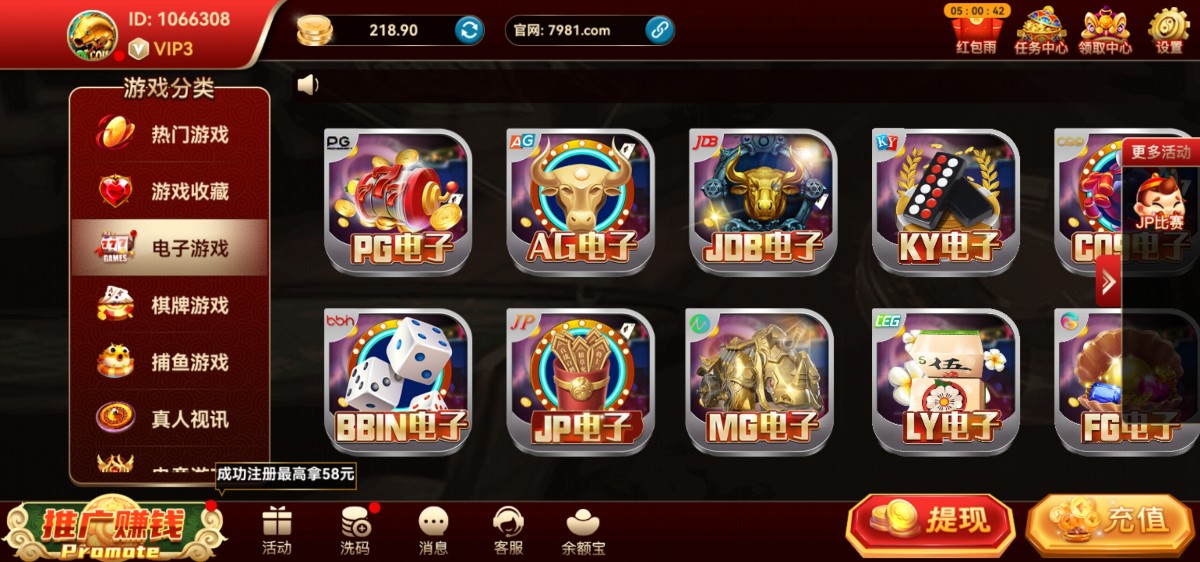Open the 真人视讯 live category
Screen dimensions: 1200x562
point(168,419)
